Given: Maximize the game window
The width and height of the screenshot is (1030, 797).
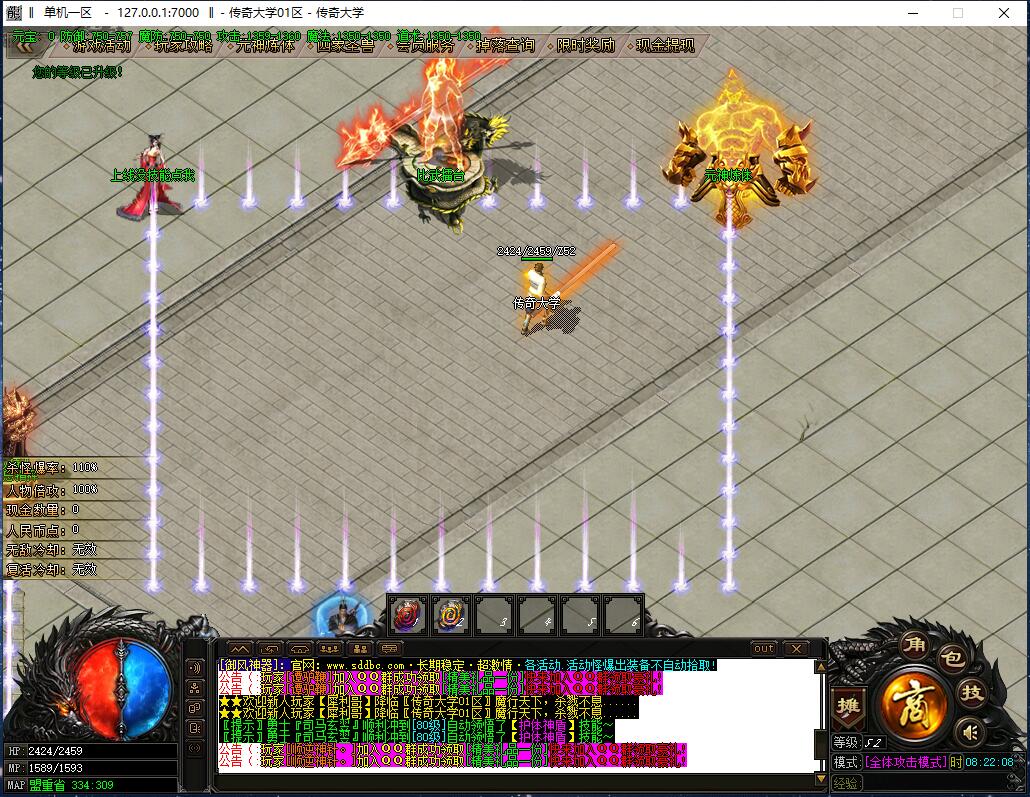Looking at the screenshot, I should 957,13.
